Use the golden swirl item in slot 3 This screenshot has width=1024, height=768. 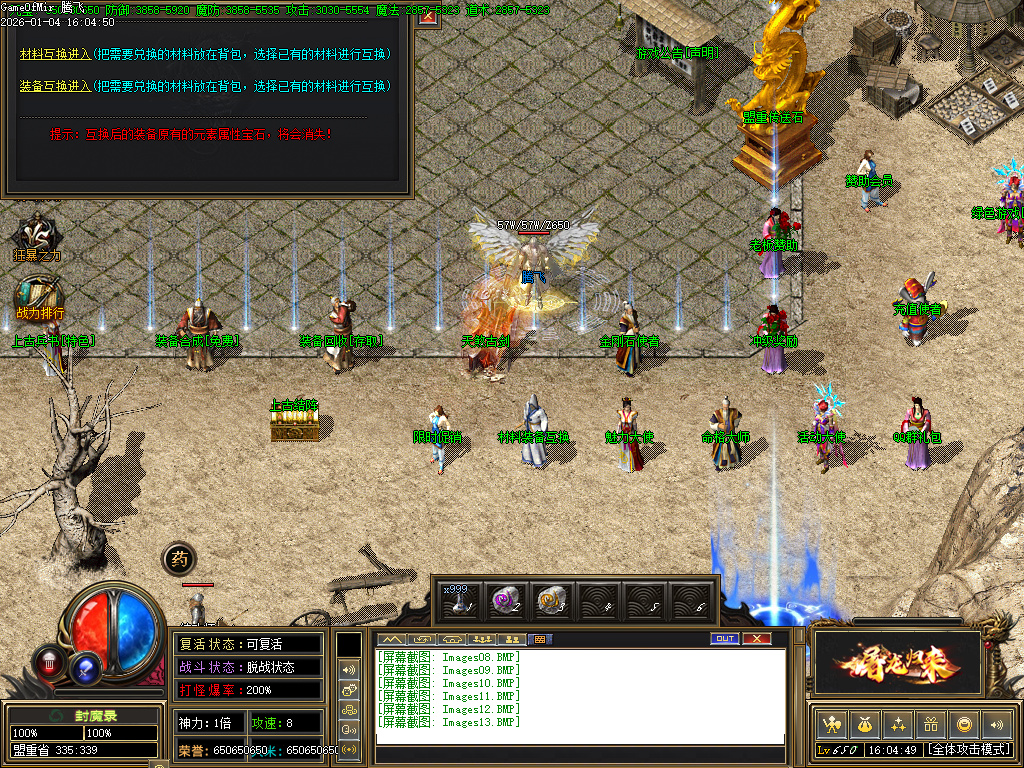(x=551, y=600)
